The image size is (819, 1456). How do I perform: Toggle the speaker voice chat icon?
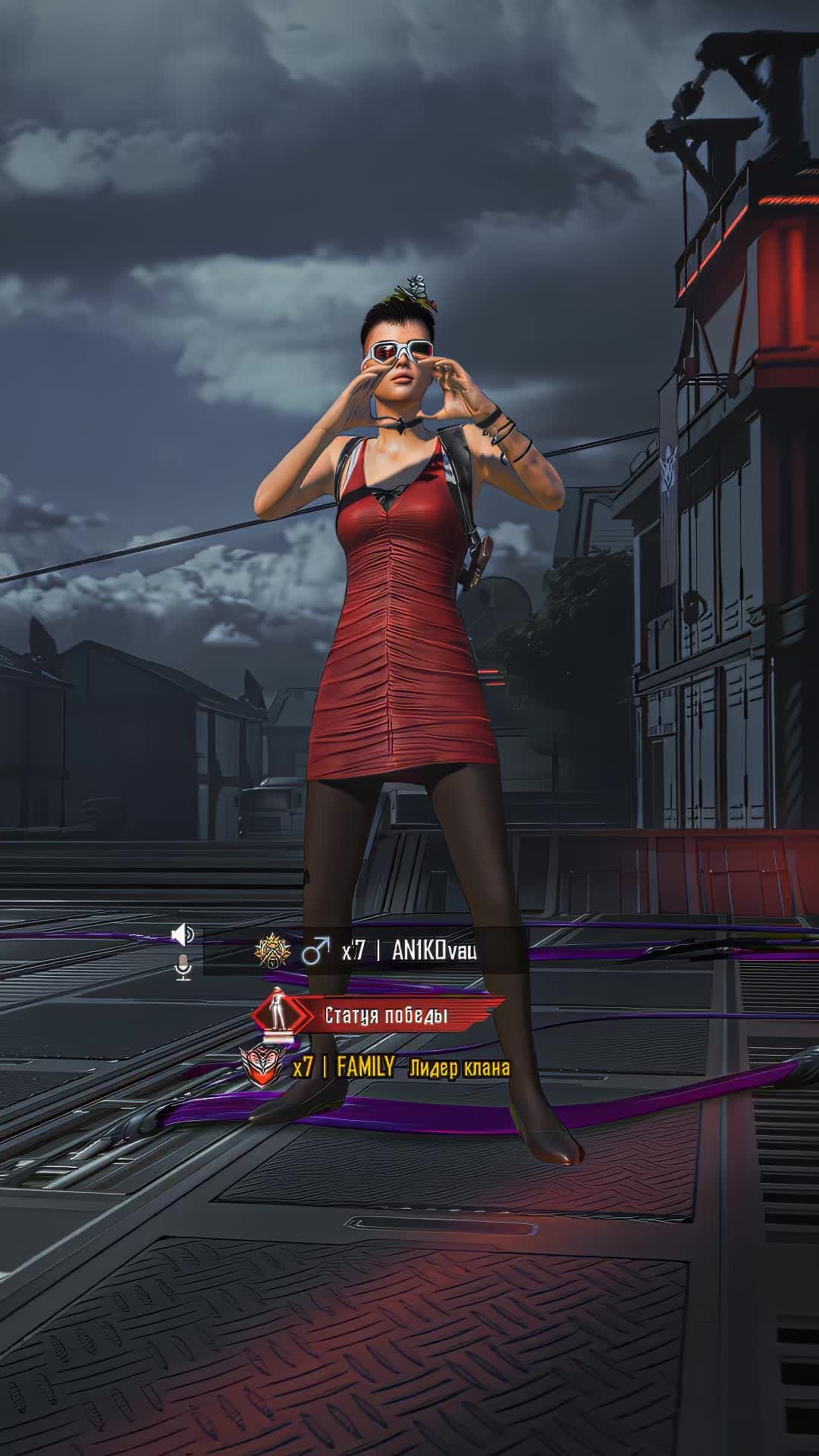[x=183, y=935]
